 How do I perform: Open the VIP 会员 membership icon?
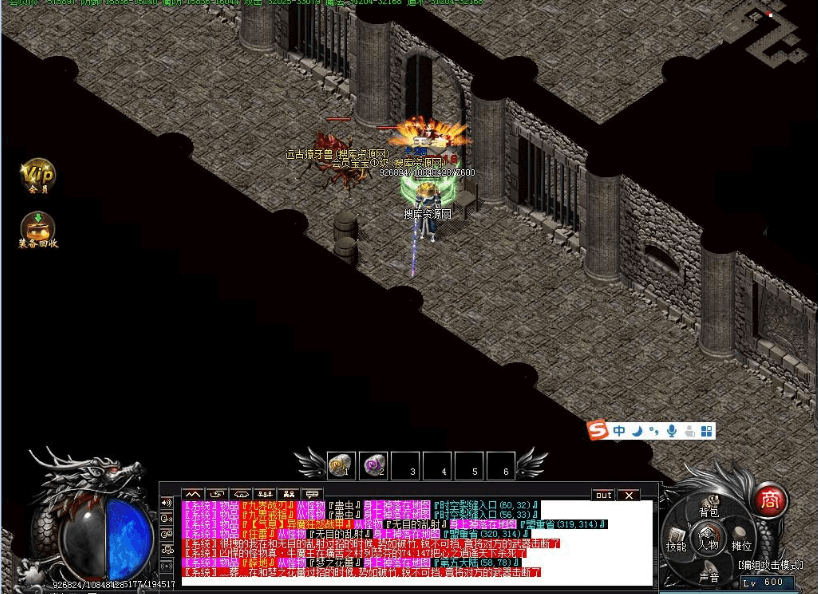click(37, 177)
